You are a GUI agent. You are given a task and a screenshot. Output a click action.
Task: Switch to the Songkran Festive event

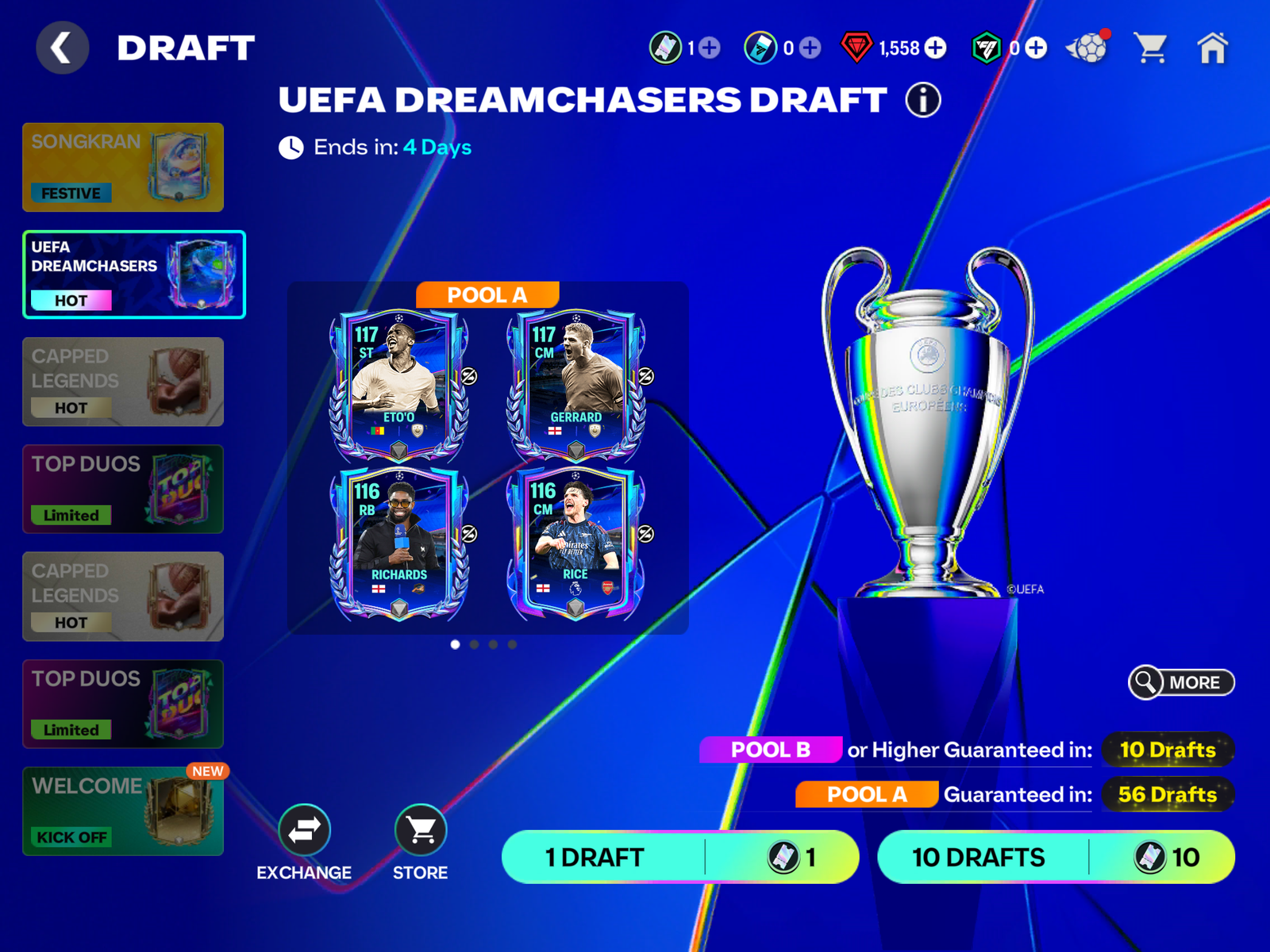pyautogui.click(x=123, y=167)
